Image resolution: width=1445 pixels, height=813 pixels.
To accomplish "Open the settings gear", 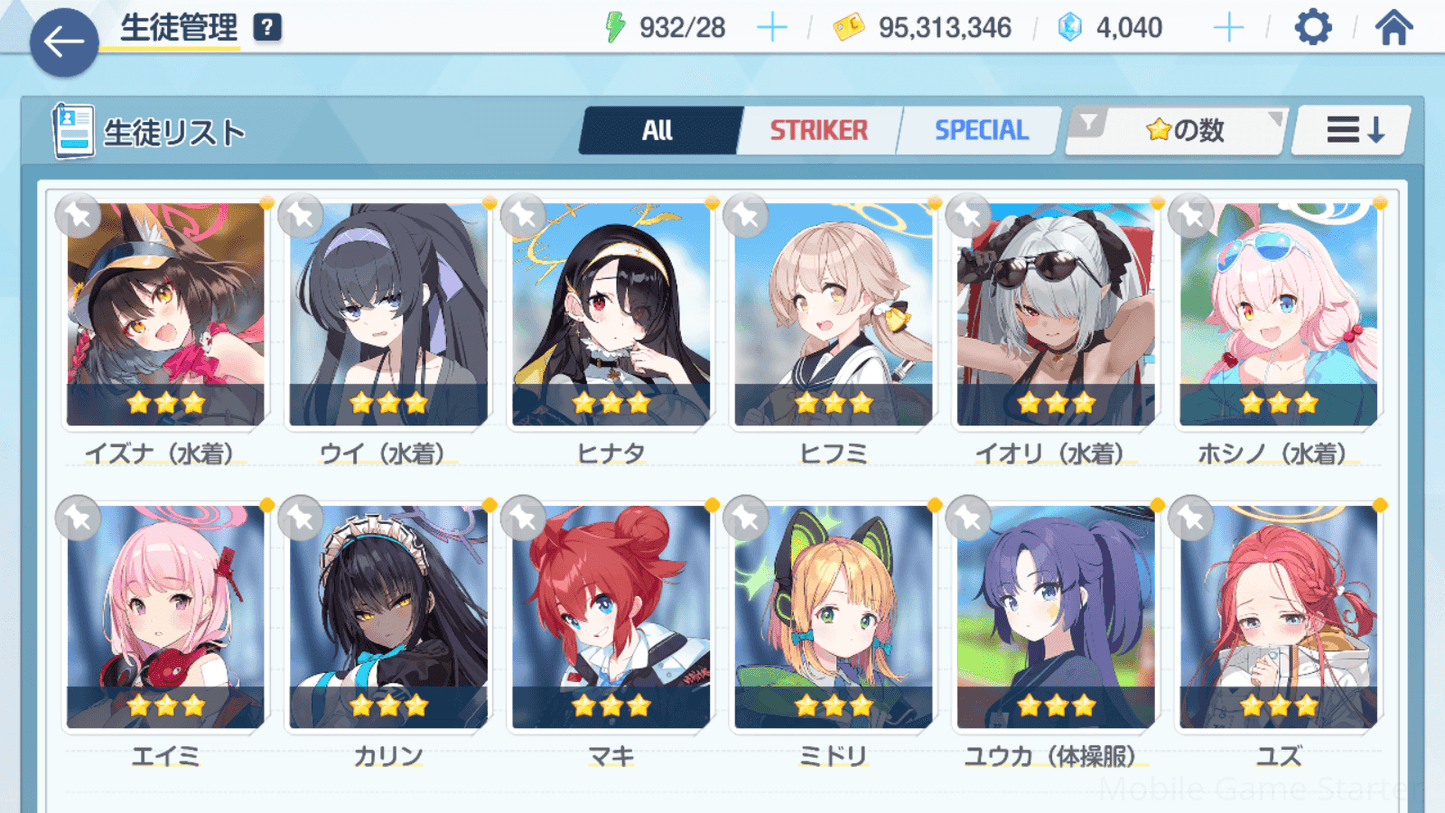I will [1312, 28].
